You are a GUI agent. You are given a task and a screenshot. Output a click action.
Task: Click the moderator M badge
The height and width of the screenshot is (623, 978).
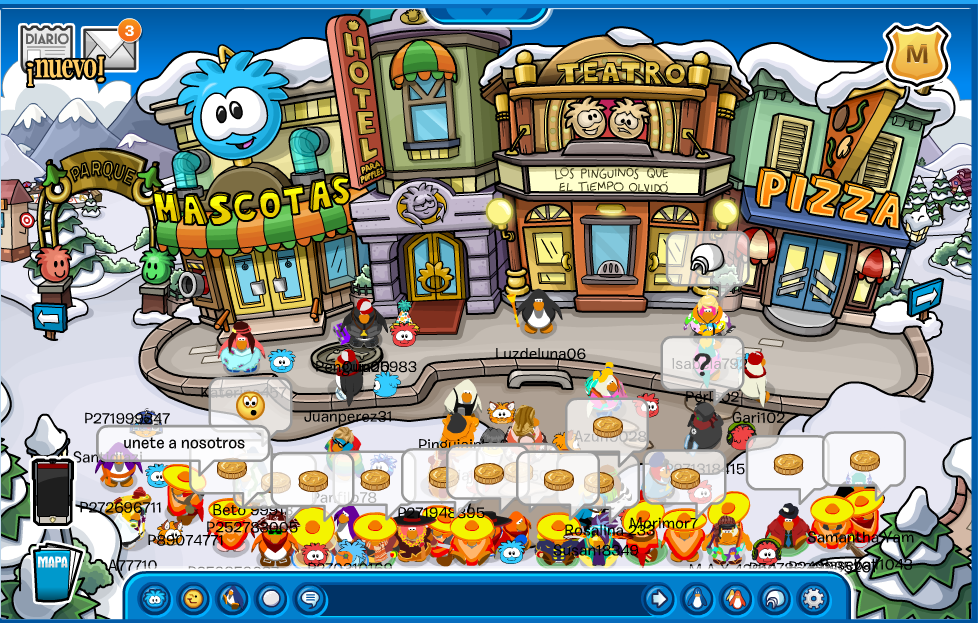tap(915, 54)
